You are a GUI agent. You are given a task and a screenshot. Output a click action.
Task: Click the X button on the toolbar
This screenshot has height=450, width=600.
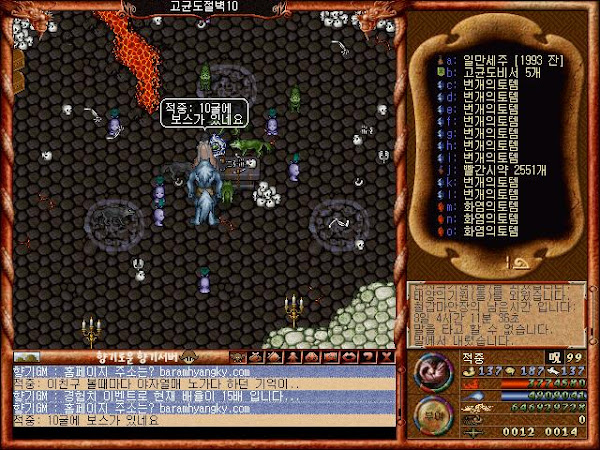pyautogui.click(x=383, y=356)
